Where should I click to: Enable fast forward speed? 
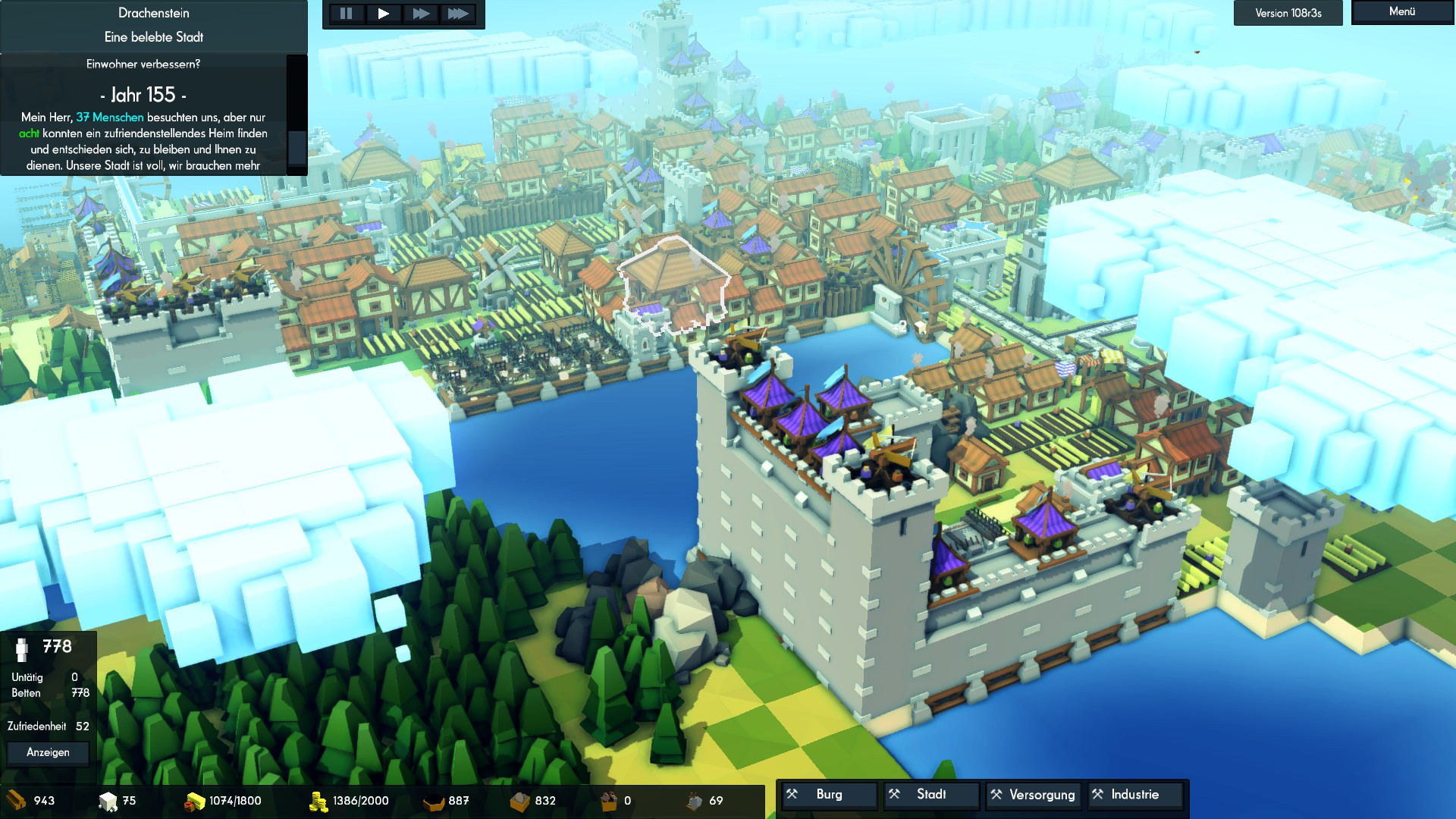422,13
